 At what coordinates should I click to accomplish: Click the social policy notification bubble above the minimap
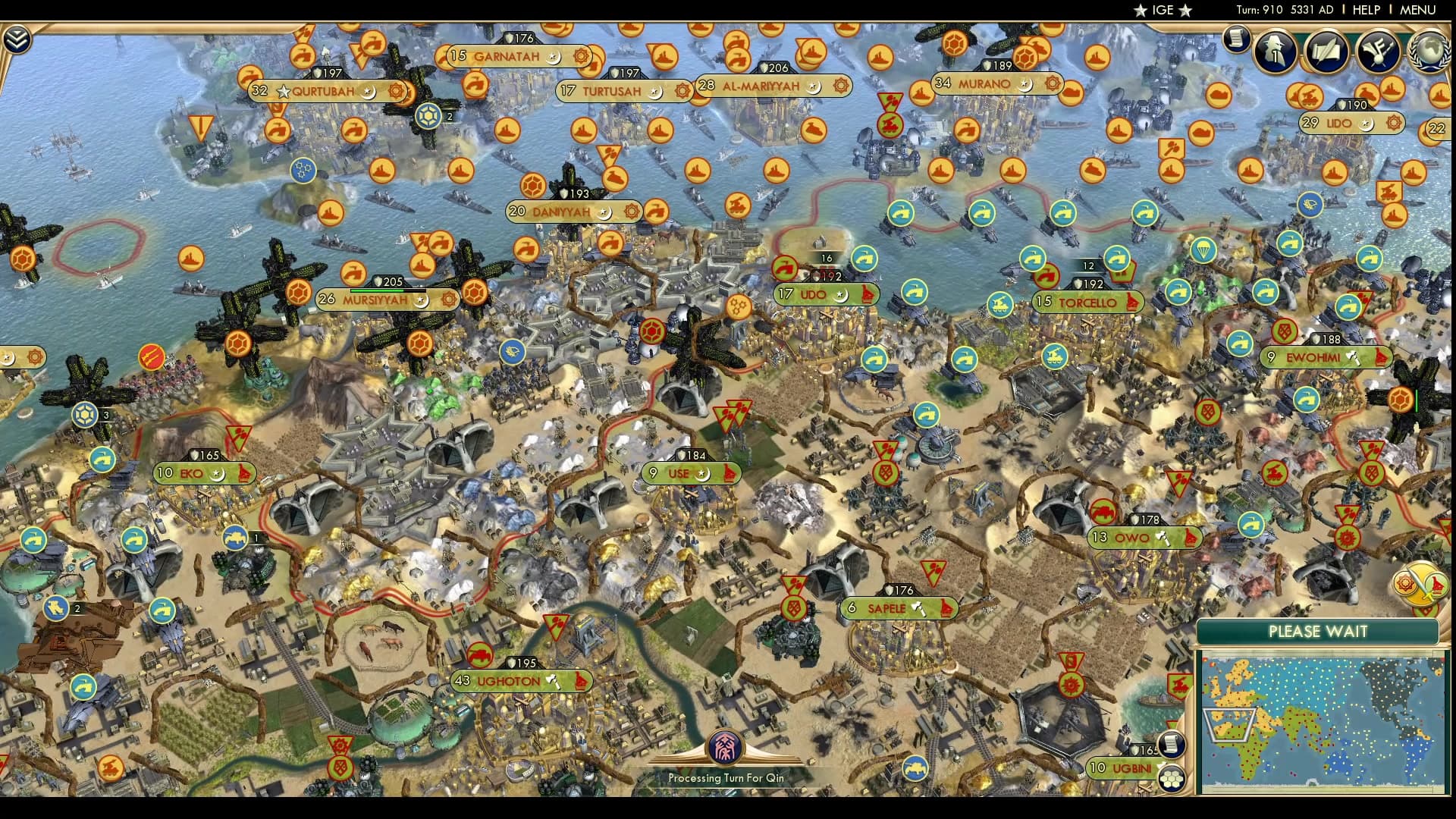tap(1405, 584)
